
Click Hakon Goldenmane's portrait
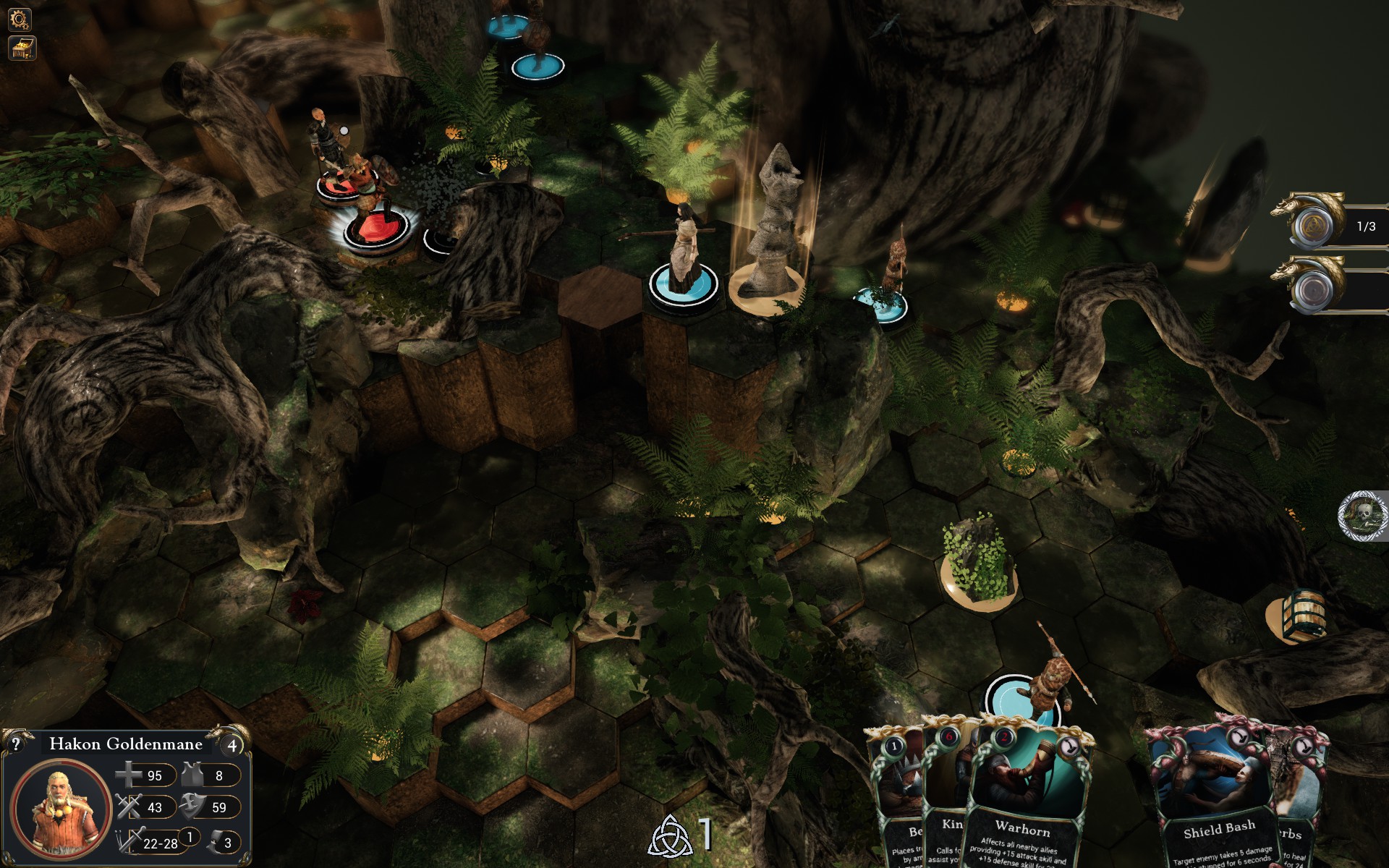pyautogui.click(x=61, y=809)
